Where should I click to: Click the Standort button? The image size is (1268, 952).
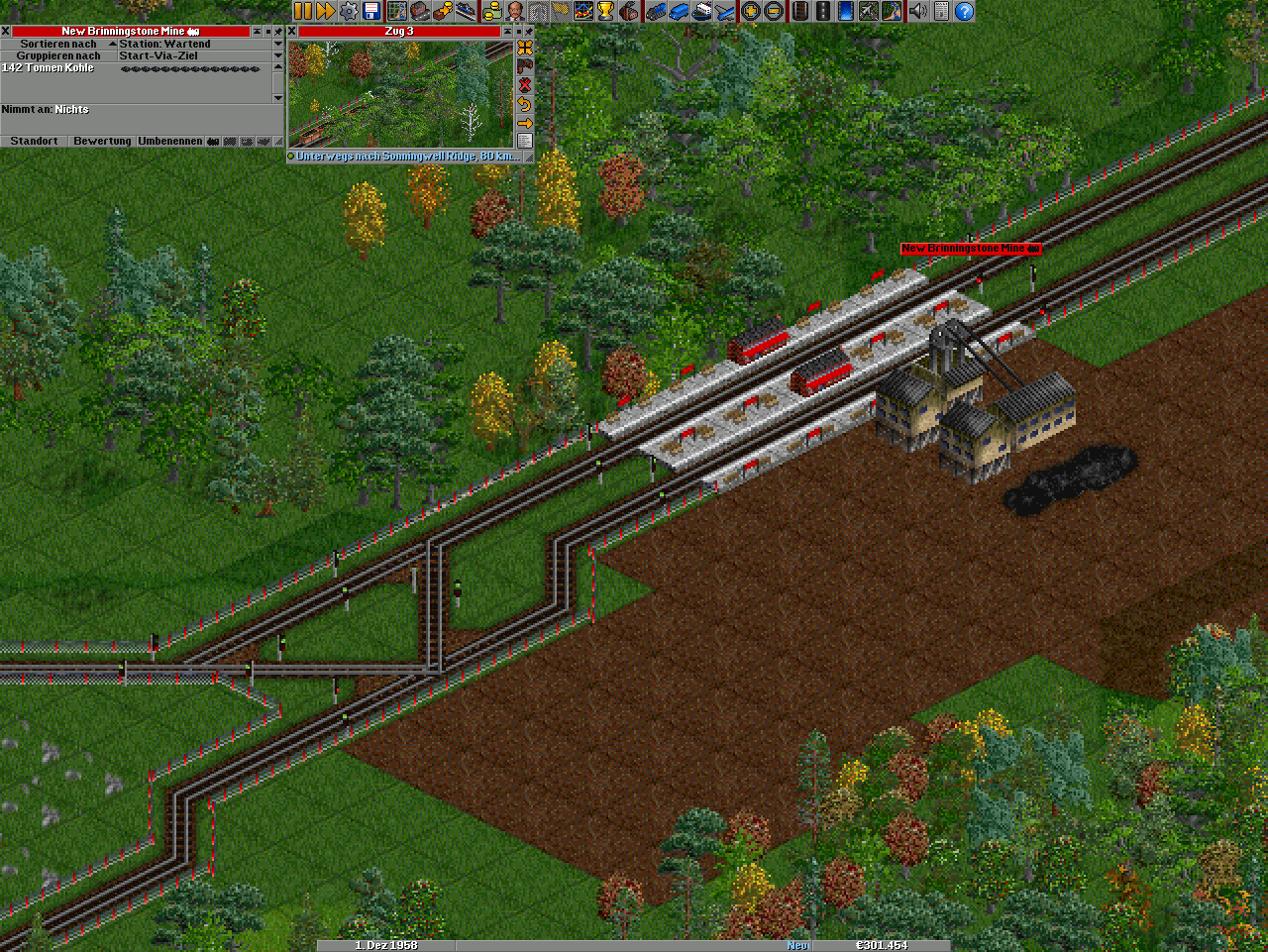pos(34,142)
